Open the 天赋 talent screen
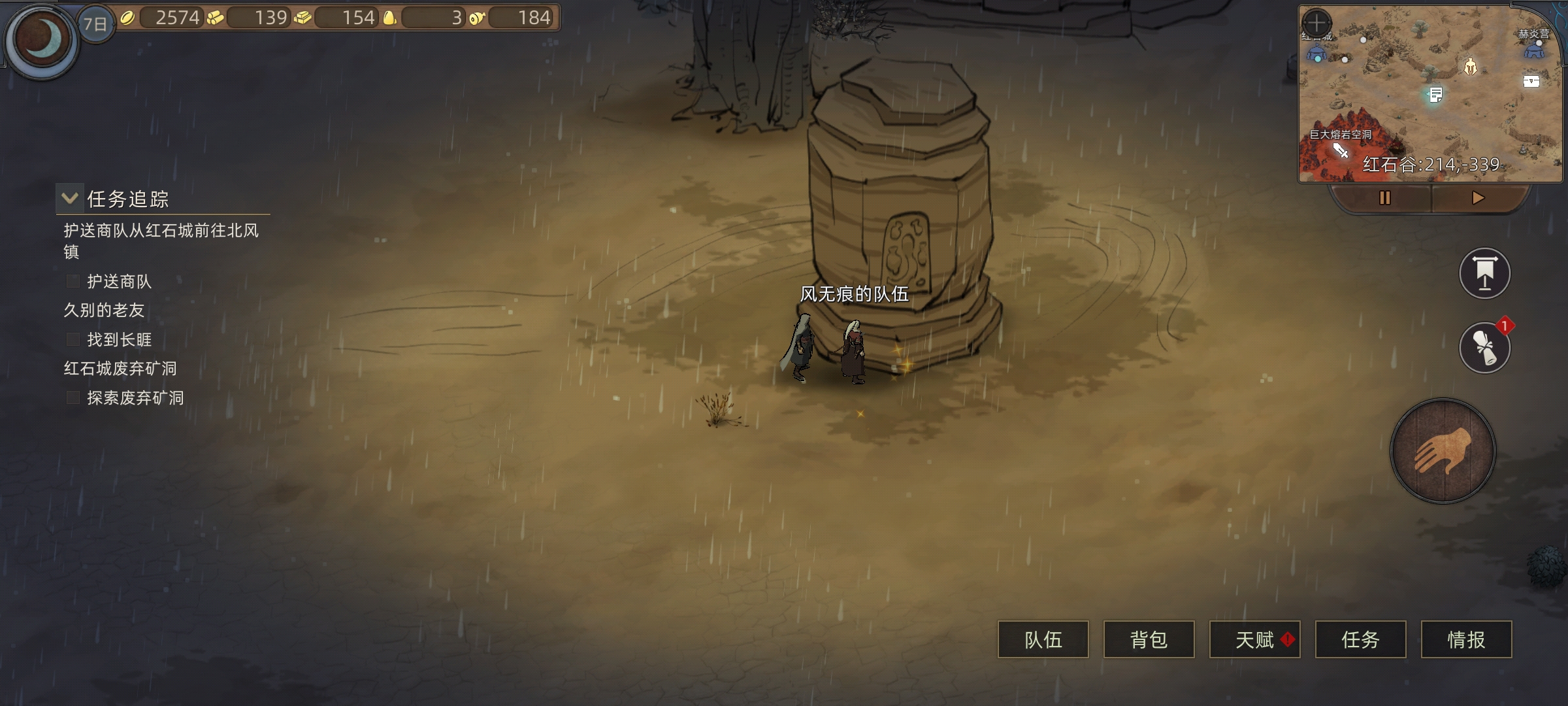The width and height of the screenshot is (1568, 706). [x=1254, y=639]
